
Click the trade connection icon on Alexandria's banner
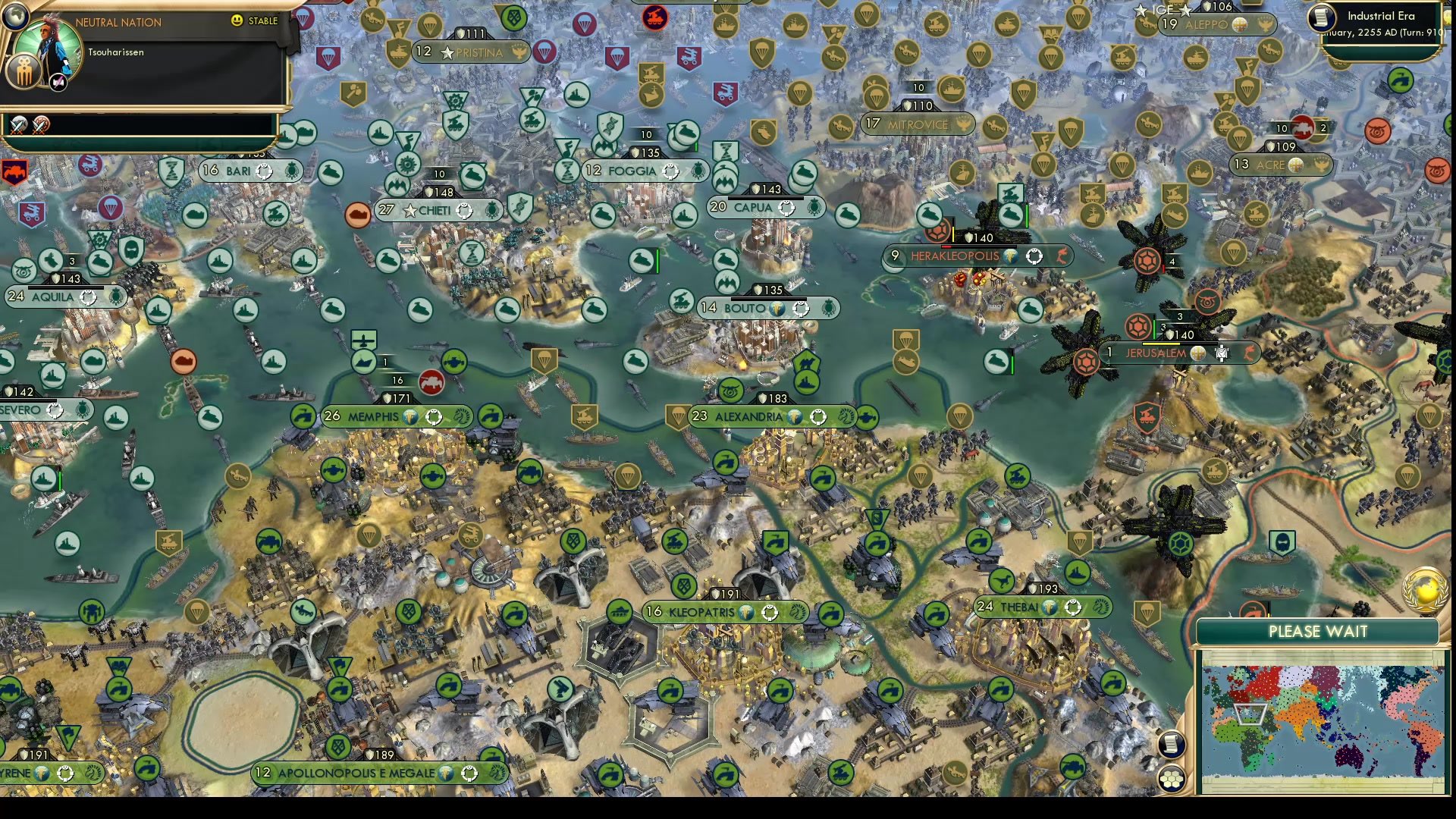817,416
